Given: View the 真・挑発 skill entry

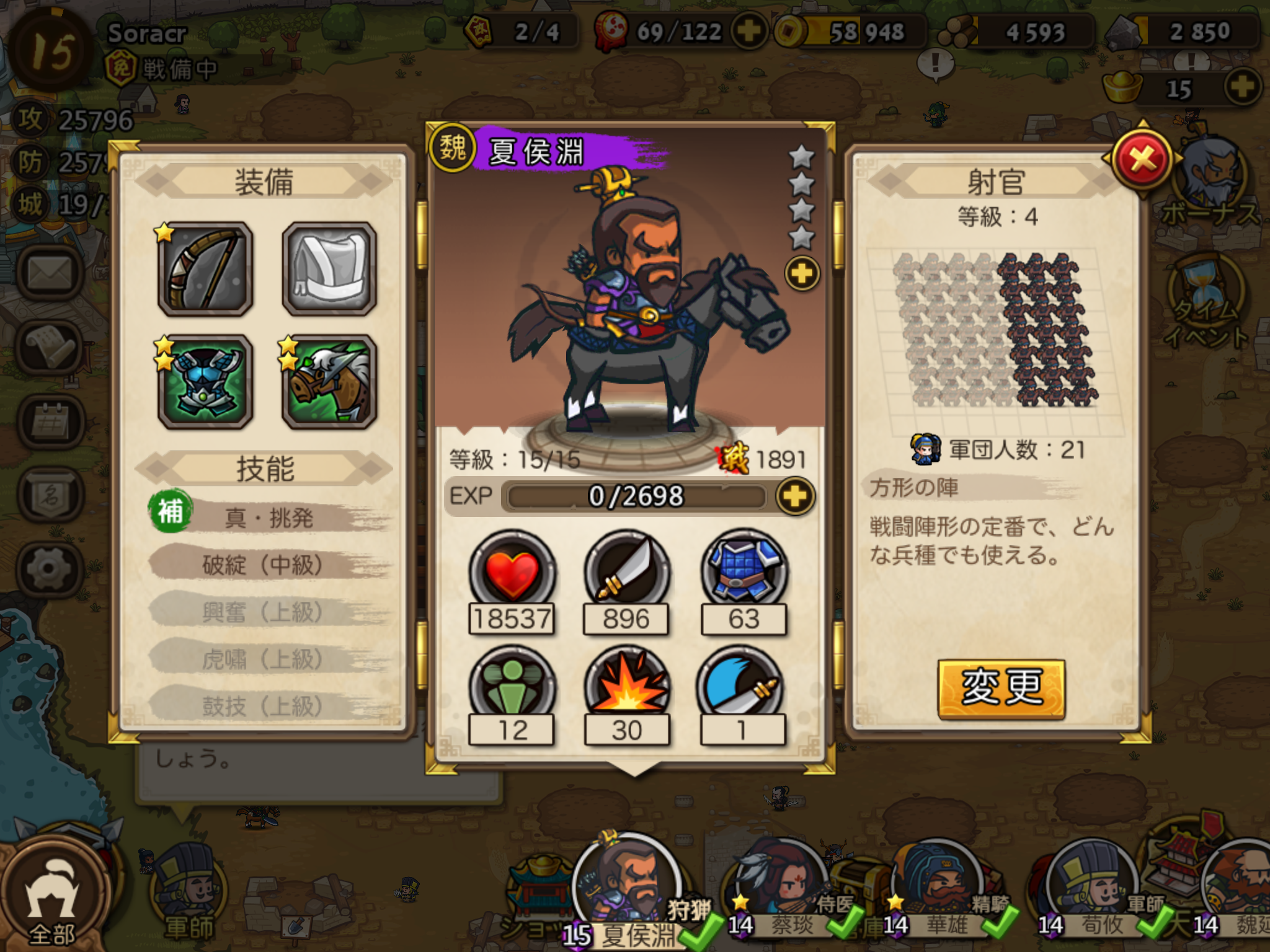Looking at the screenshot, I should click(x=269, y=517).
